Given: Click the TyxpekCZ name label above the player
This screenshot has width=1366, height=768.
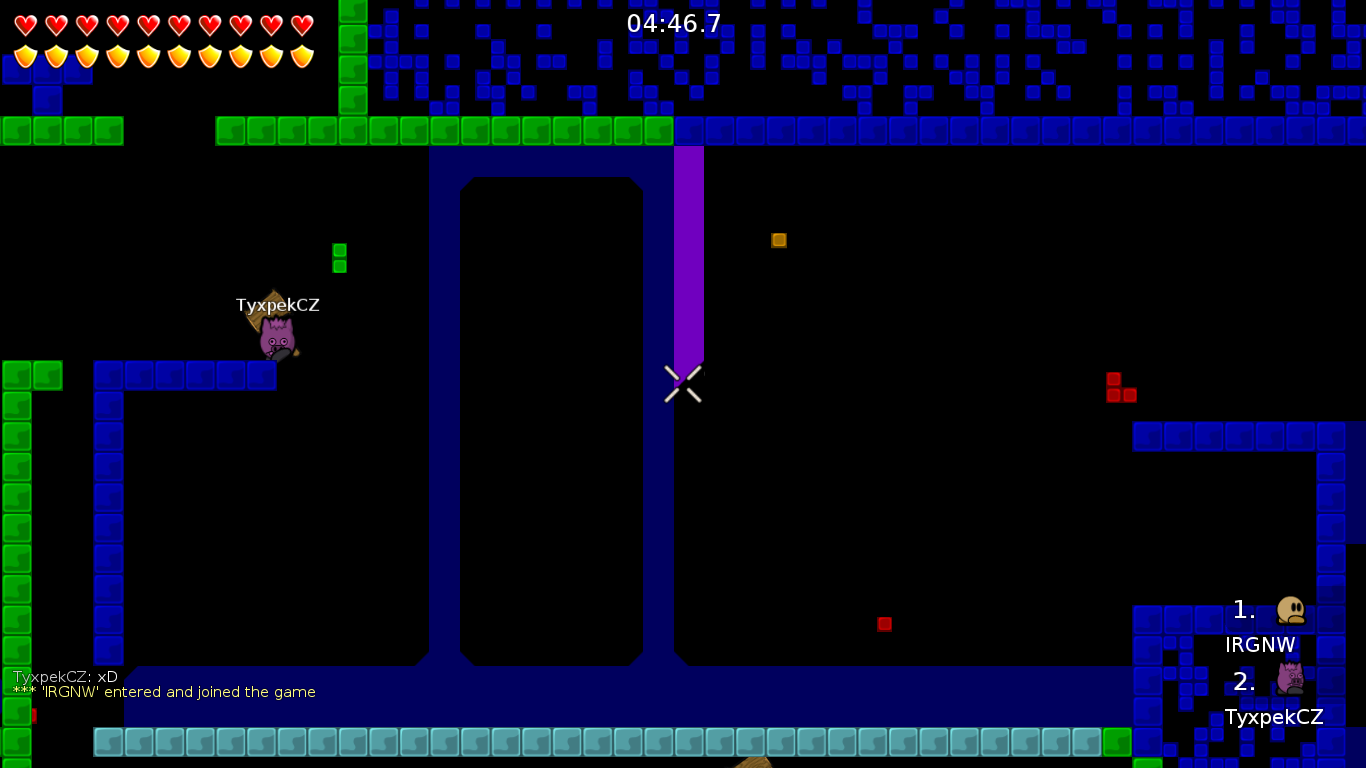Looking at the screenshot, I should point(278,305).
